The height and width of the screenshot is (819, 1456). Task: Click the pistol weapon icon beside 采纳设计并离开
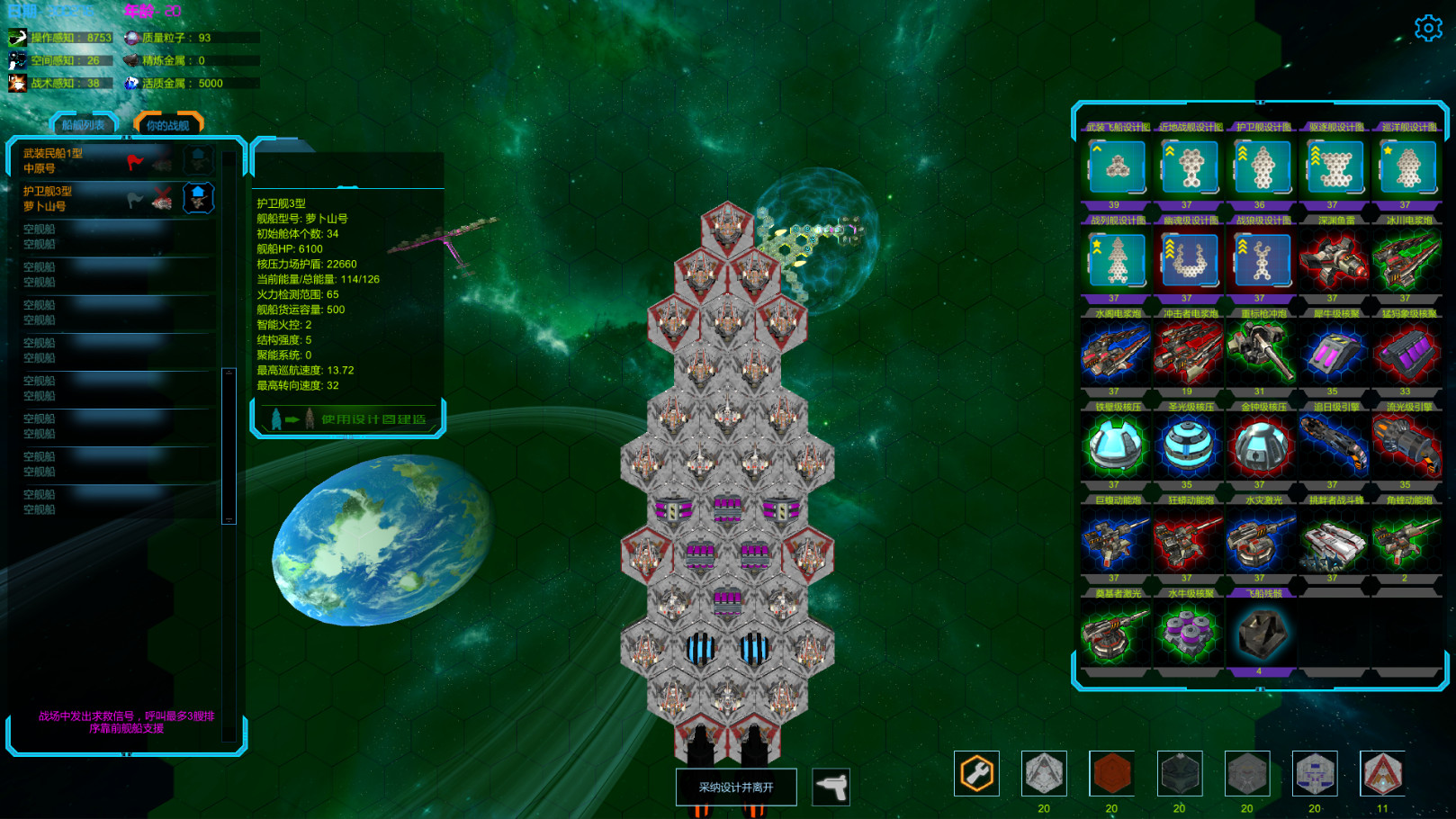tap(831, 786)
